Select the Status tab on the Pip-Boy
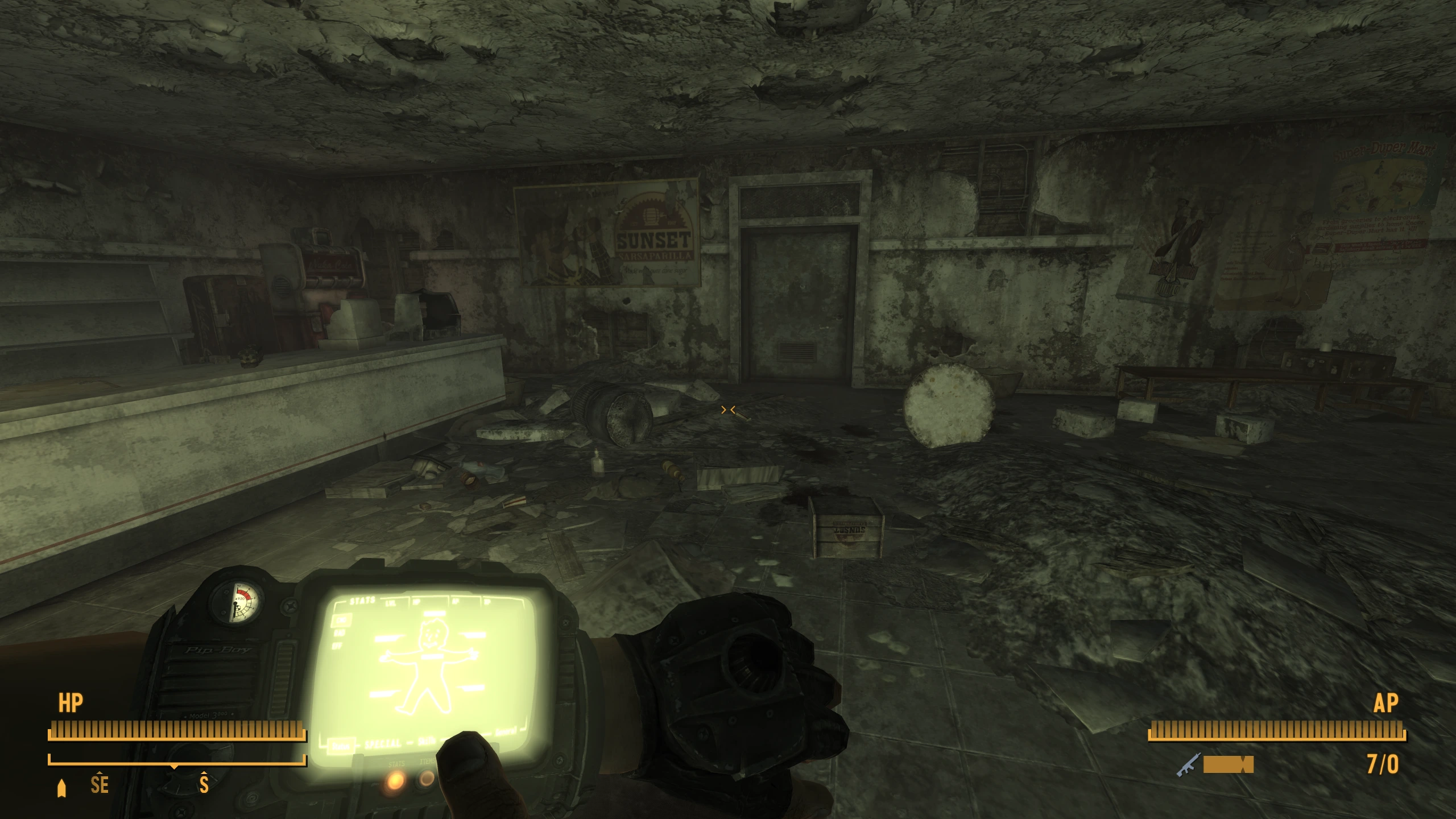The height and width of the screenshot is (819, 1456). 341,746
